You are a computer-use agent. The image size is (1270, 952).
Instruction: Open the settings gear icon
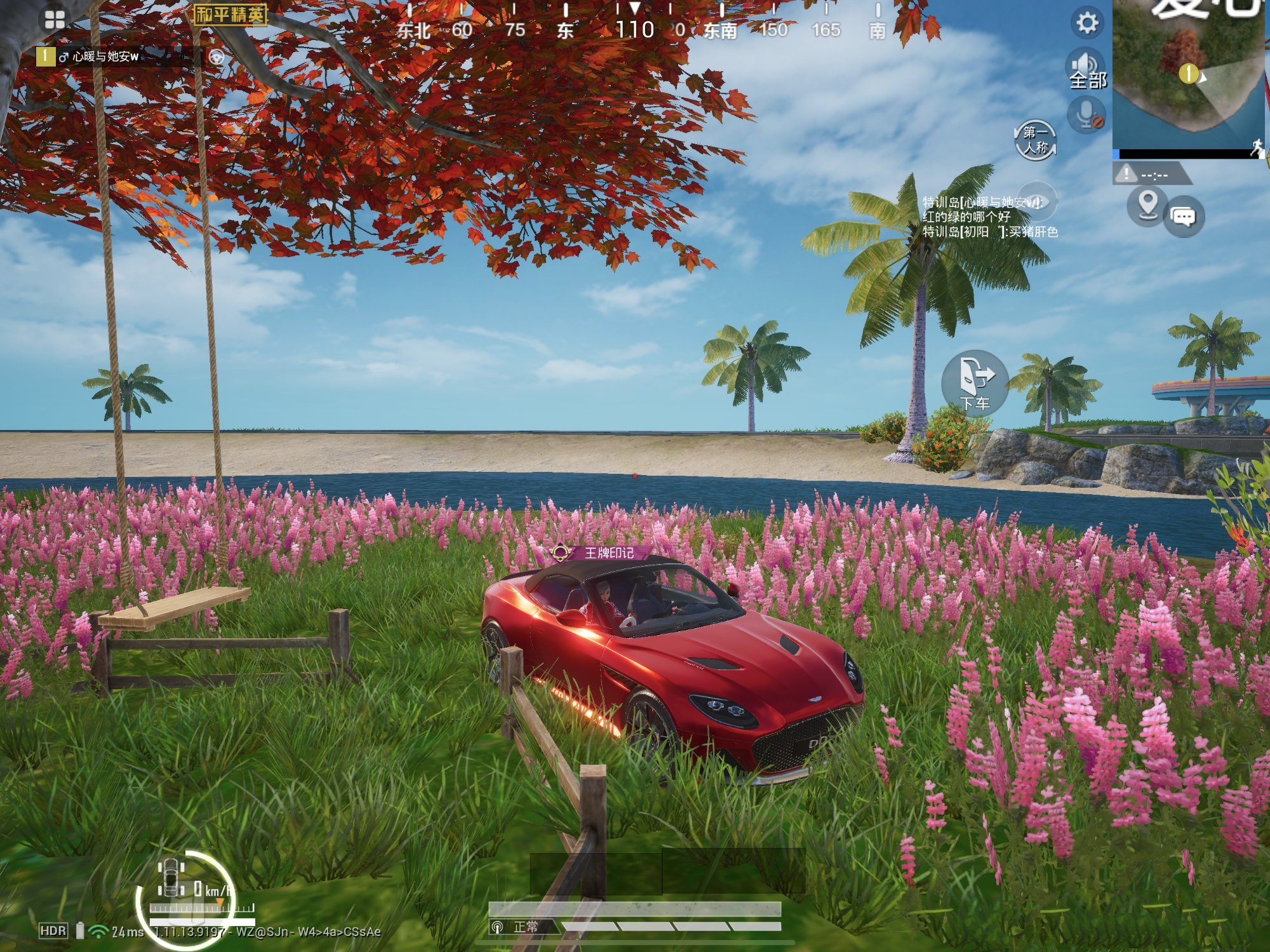pyautogui.click(x=1086, y=23)
